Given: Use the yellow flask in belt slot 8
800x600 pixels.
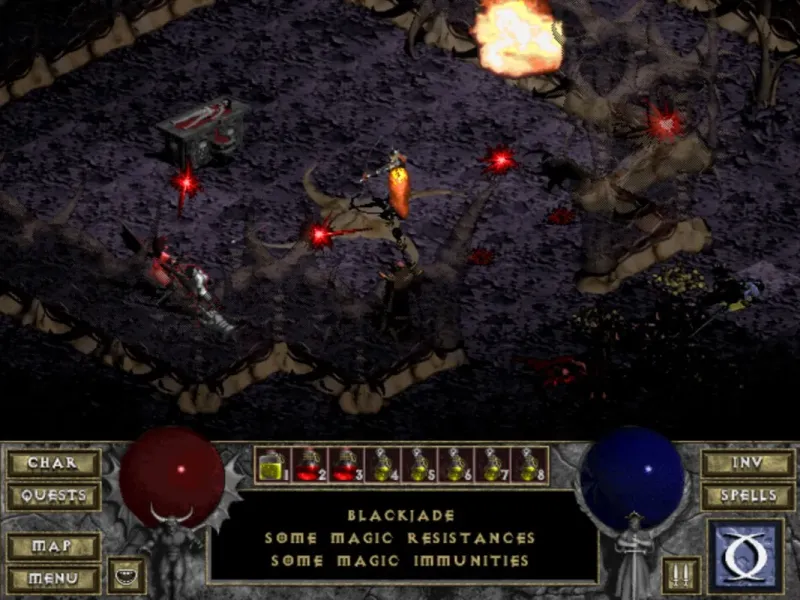Looking at the screenshot, I should click(x=528, y=465).
